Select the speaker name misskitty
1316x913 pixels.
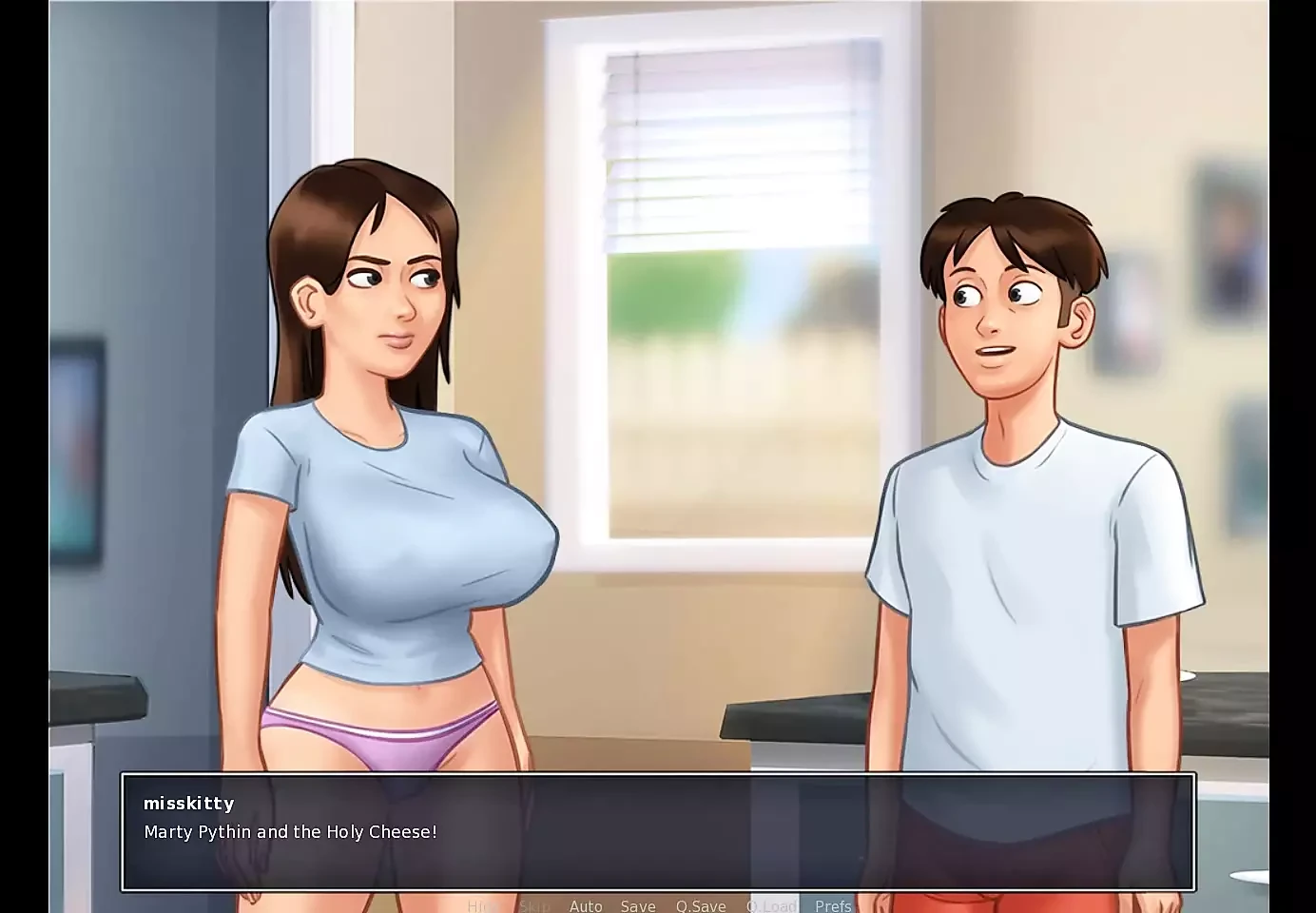188,804
